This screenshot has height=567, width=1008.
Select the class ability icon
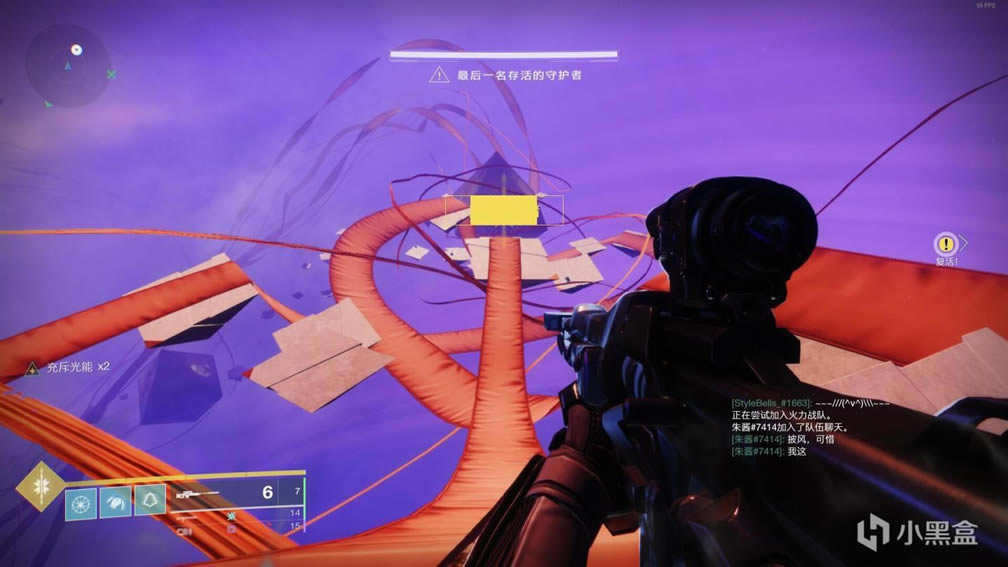point(149,501)
